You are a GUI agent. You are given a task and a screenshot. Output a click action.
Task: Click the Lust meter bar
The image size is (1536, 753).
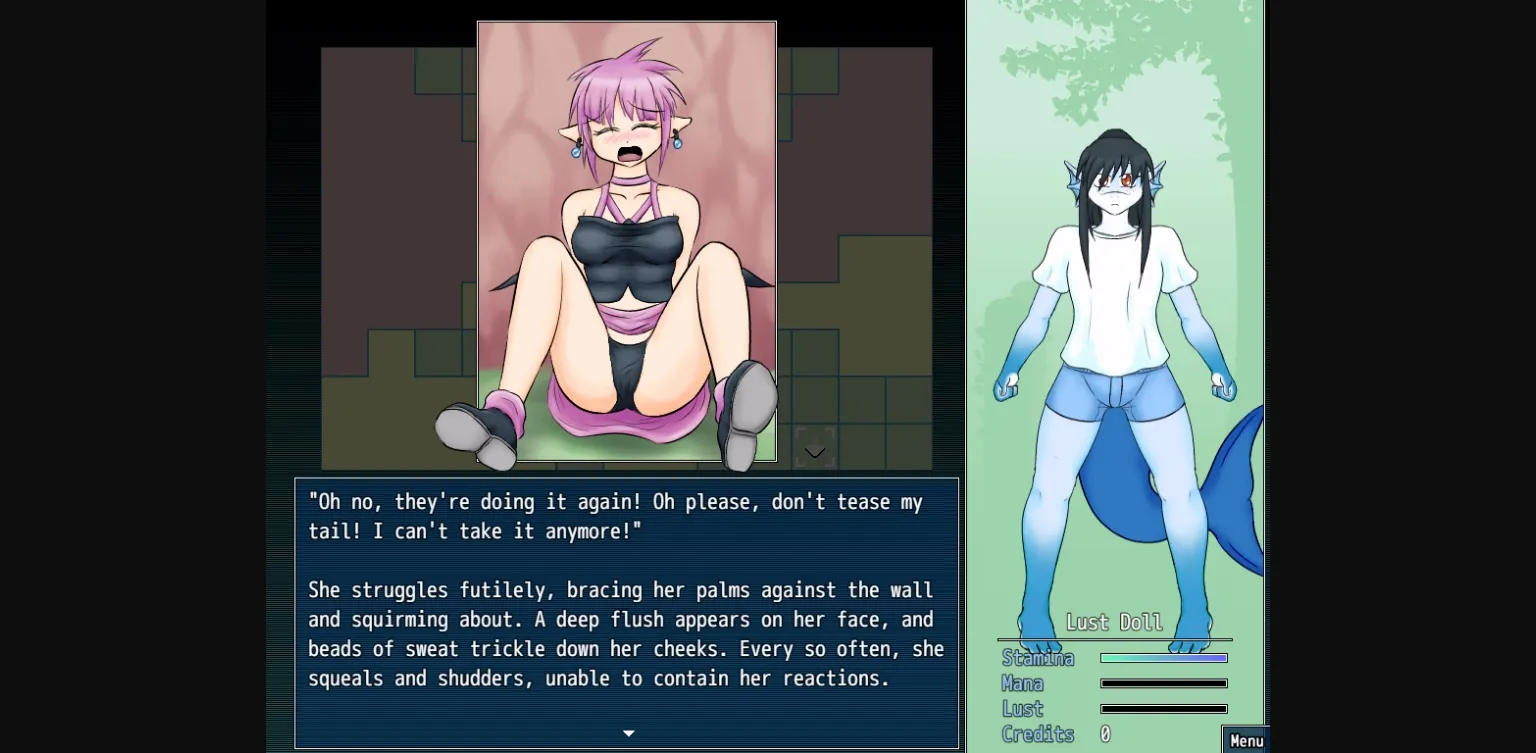point(1163,708)
